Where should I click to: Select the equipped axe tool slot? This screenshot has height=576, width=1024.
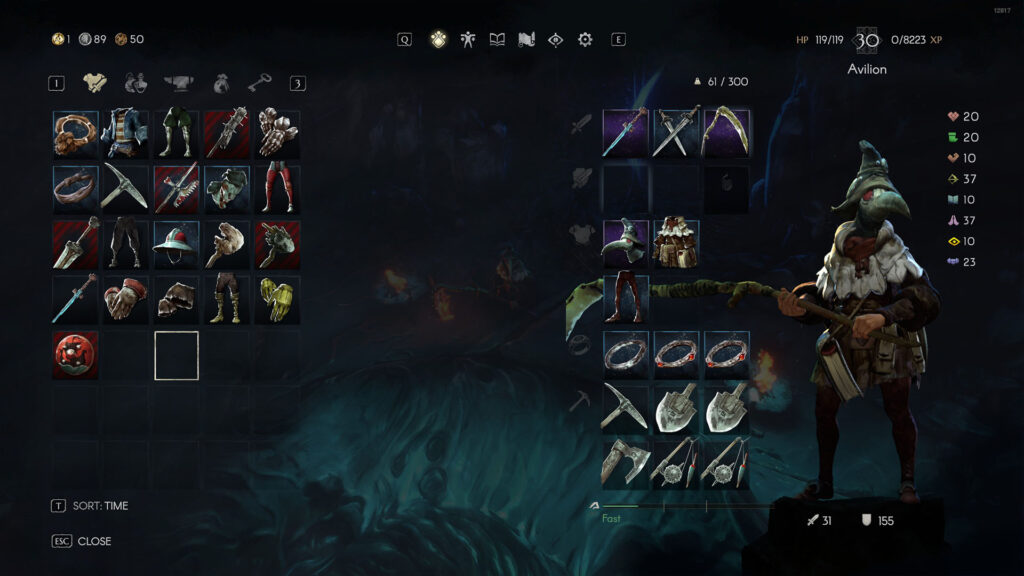point(626,464)
